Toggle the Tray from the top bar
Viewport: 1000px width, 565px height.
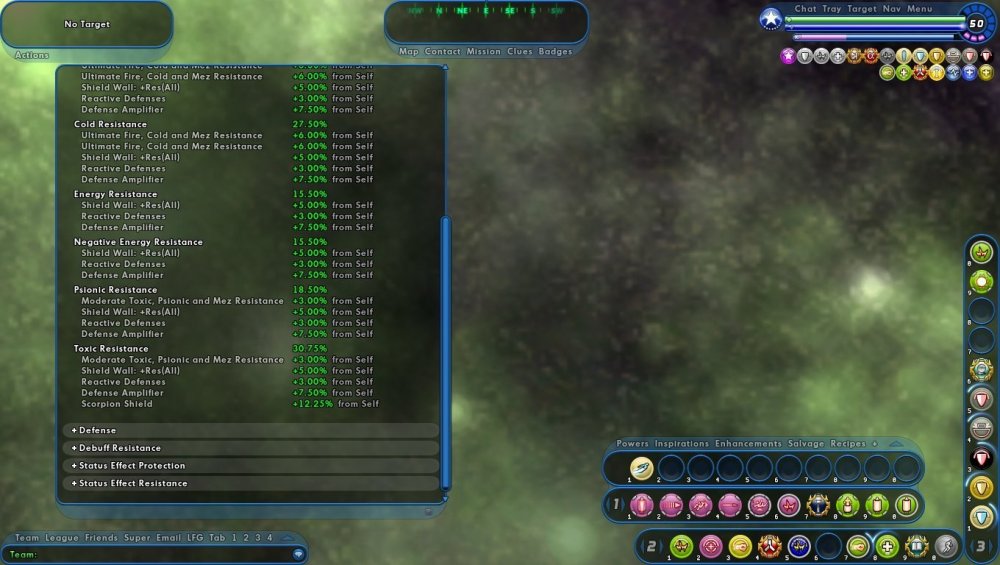[x=831, y=9]
